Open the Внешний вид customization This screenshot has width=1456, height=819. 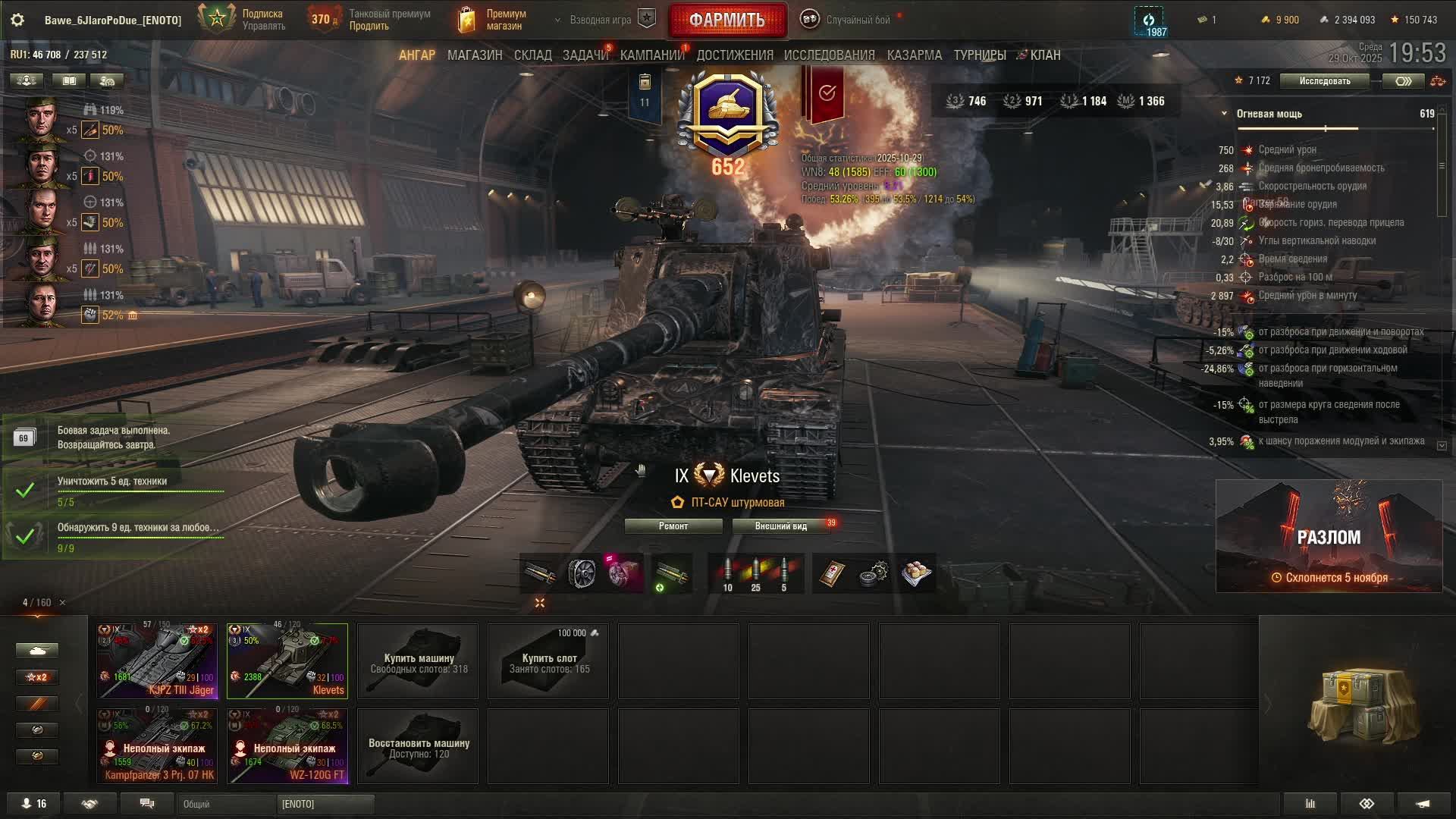780,526
